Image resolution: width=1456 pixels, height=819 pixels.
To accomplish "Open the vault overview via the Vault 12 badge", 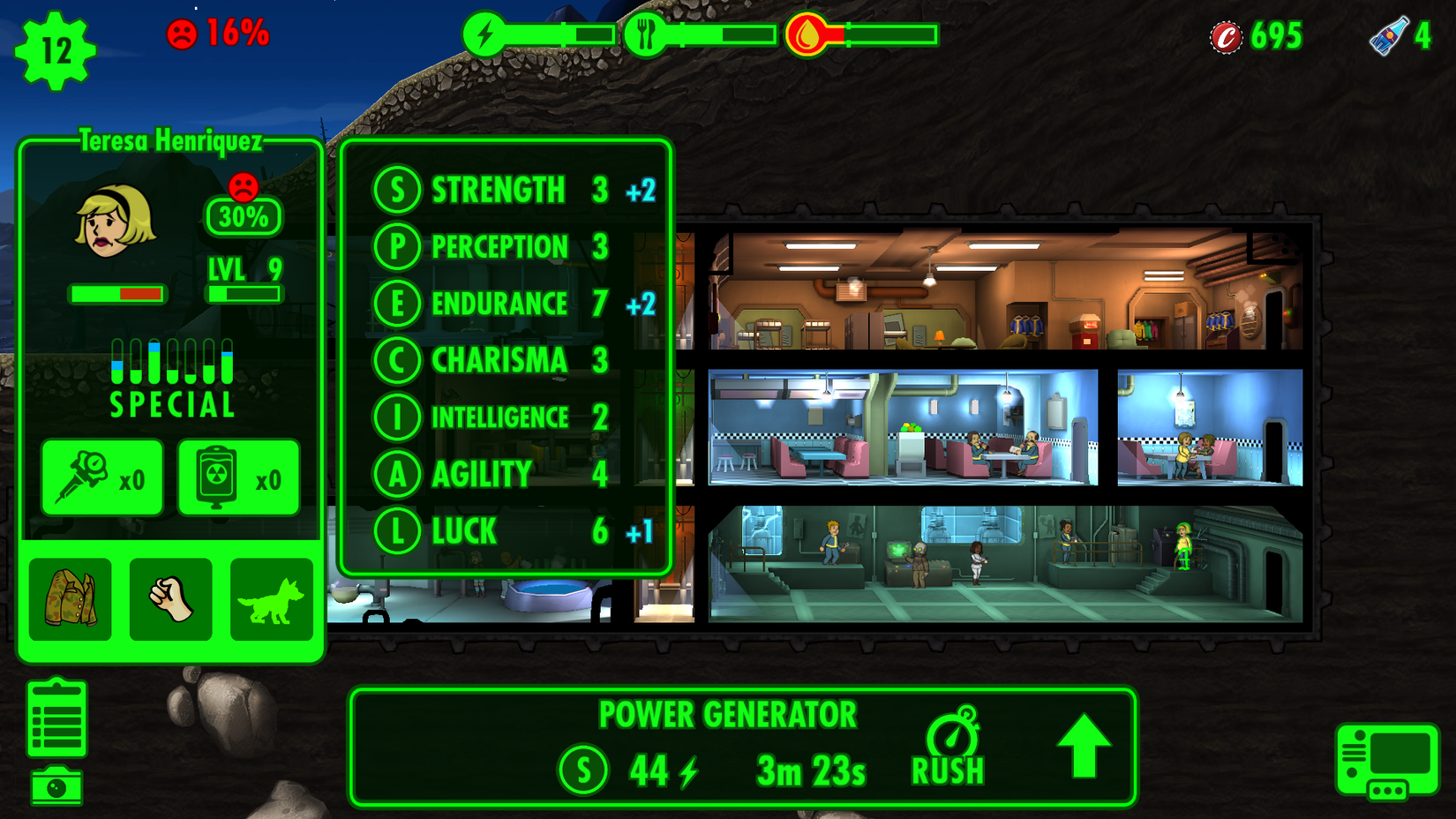I will 55,49.
